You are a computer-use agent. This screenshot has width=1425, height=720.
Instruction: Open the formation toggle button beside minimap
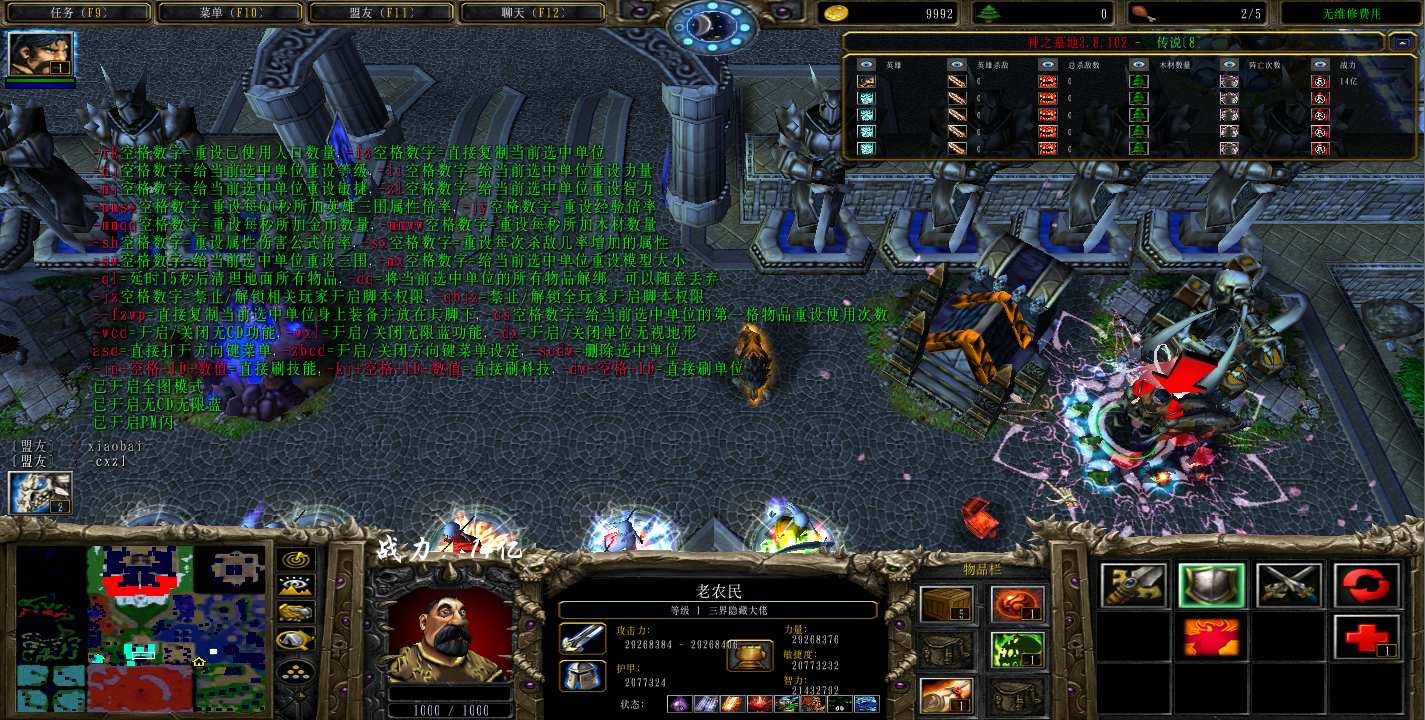[296, 672]
